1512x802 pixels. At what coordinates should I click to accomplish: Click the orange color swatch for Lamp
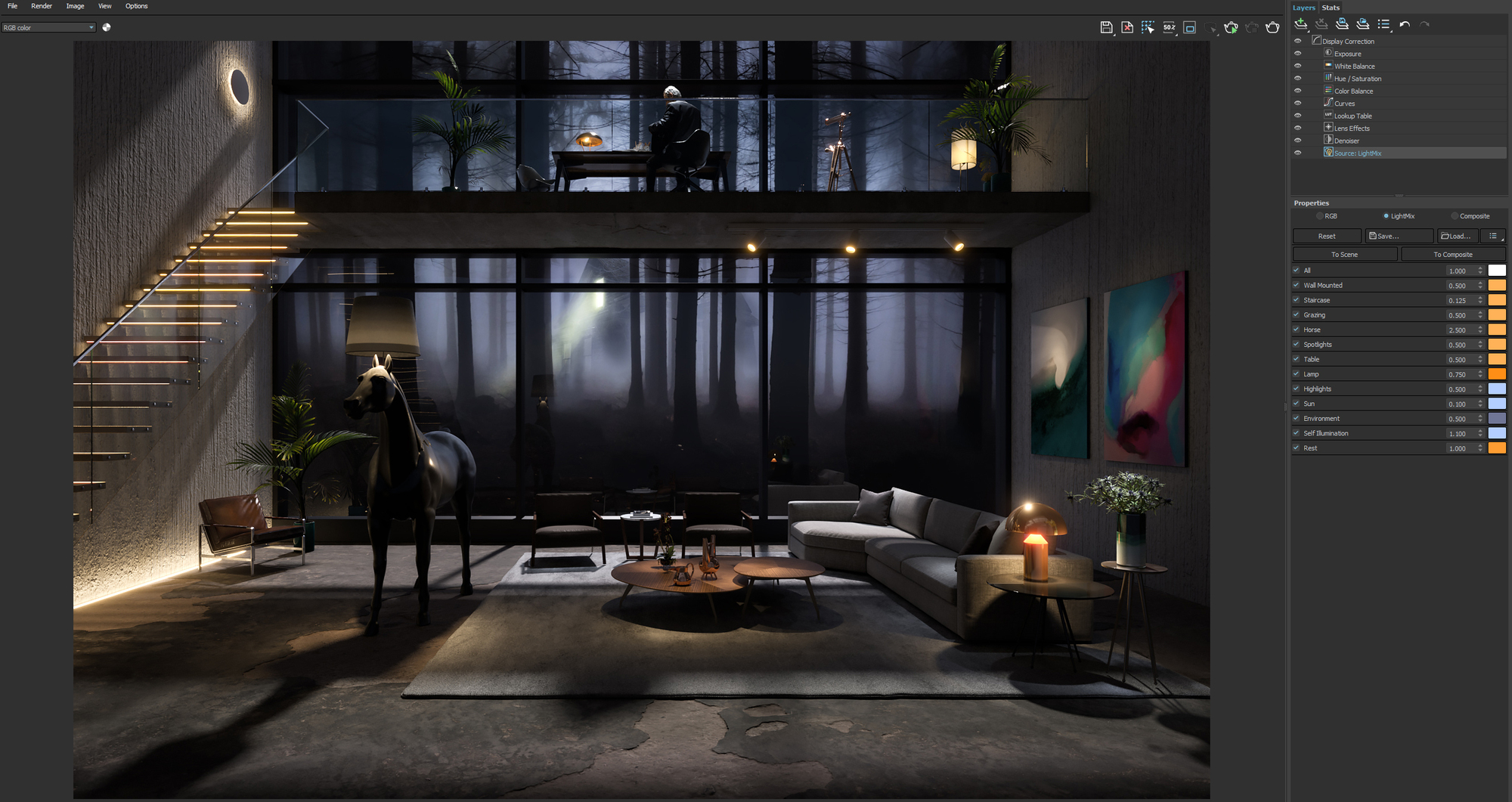click(1495, 373)
